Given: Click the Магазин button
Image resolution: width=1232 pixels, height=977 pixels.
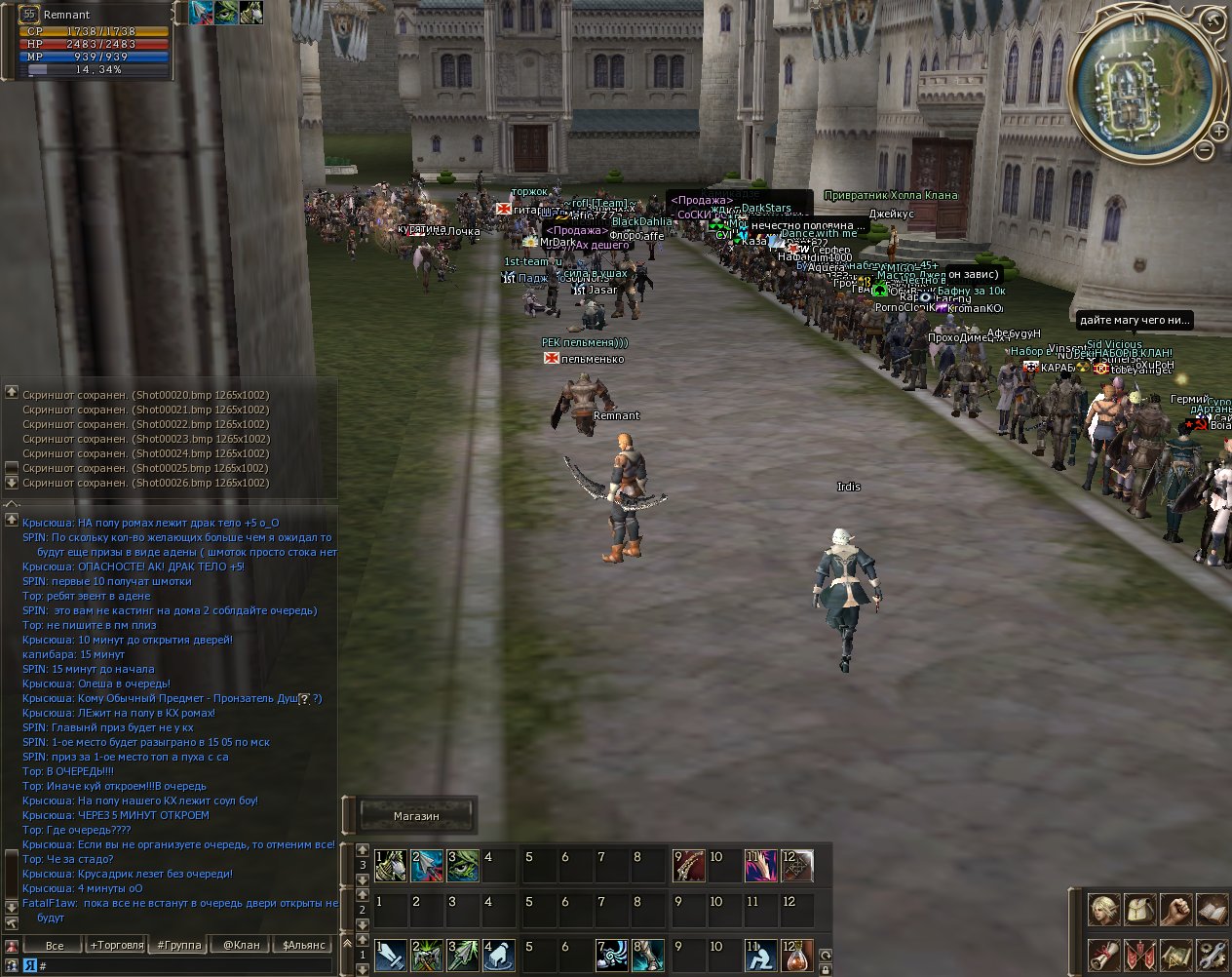Looking at the screenshot, I should 416,816.
